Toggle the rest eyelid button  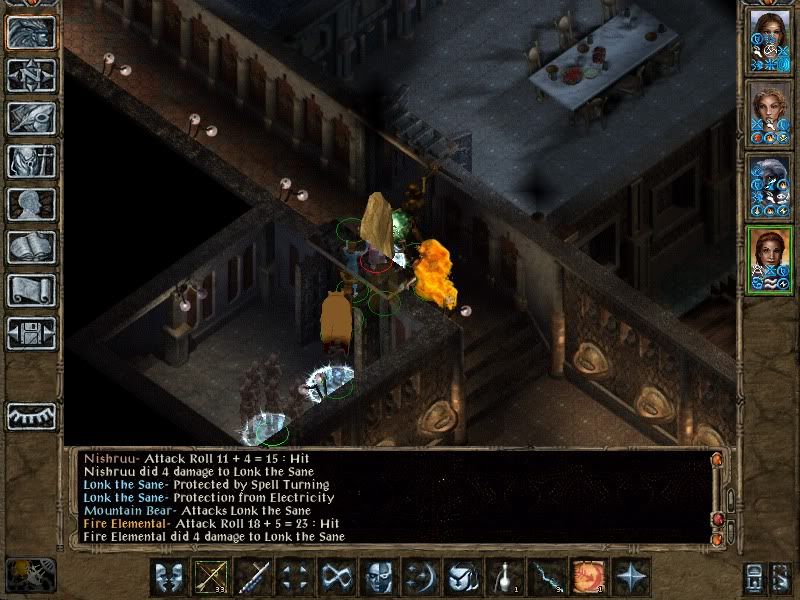(x=31, y=415)
